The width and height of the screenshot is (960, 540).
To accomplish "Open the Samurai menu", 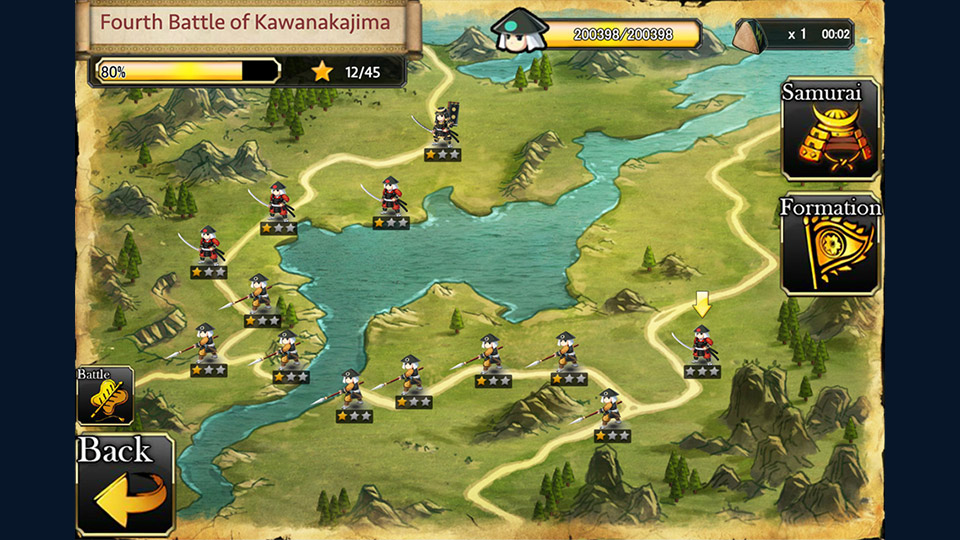I will point(830,130).
